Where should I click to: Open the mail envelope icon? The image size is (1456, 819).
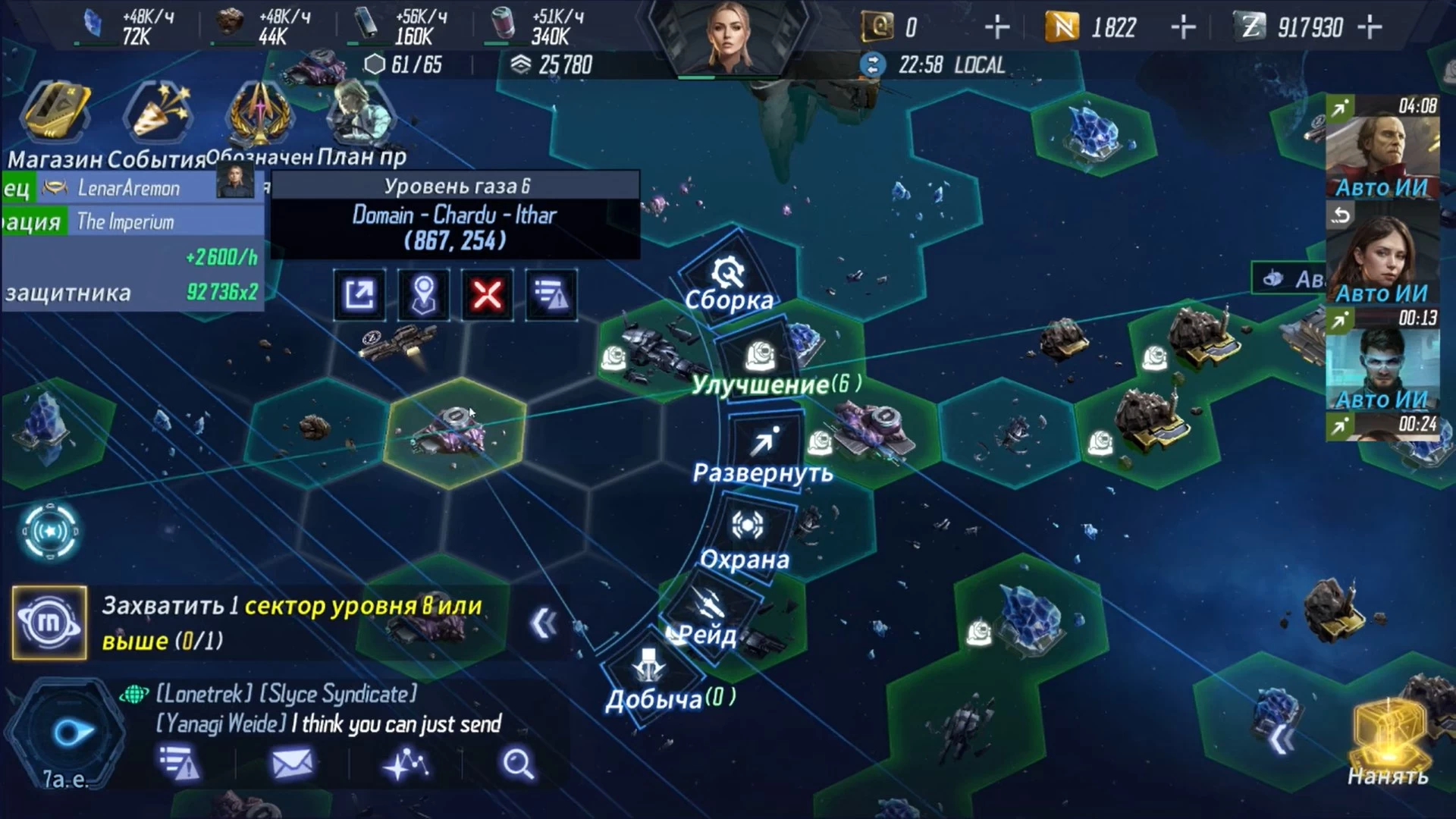(x=292, y=764)
